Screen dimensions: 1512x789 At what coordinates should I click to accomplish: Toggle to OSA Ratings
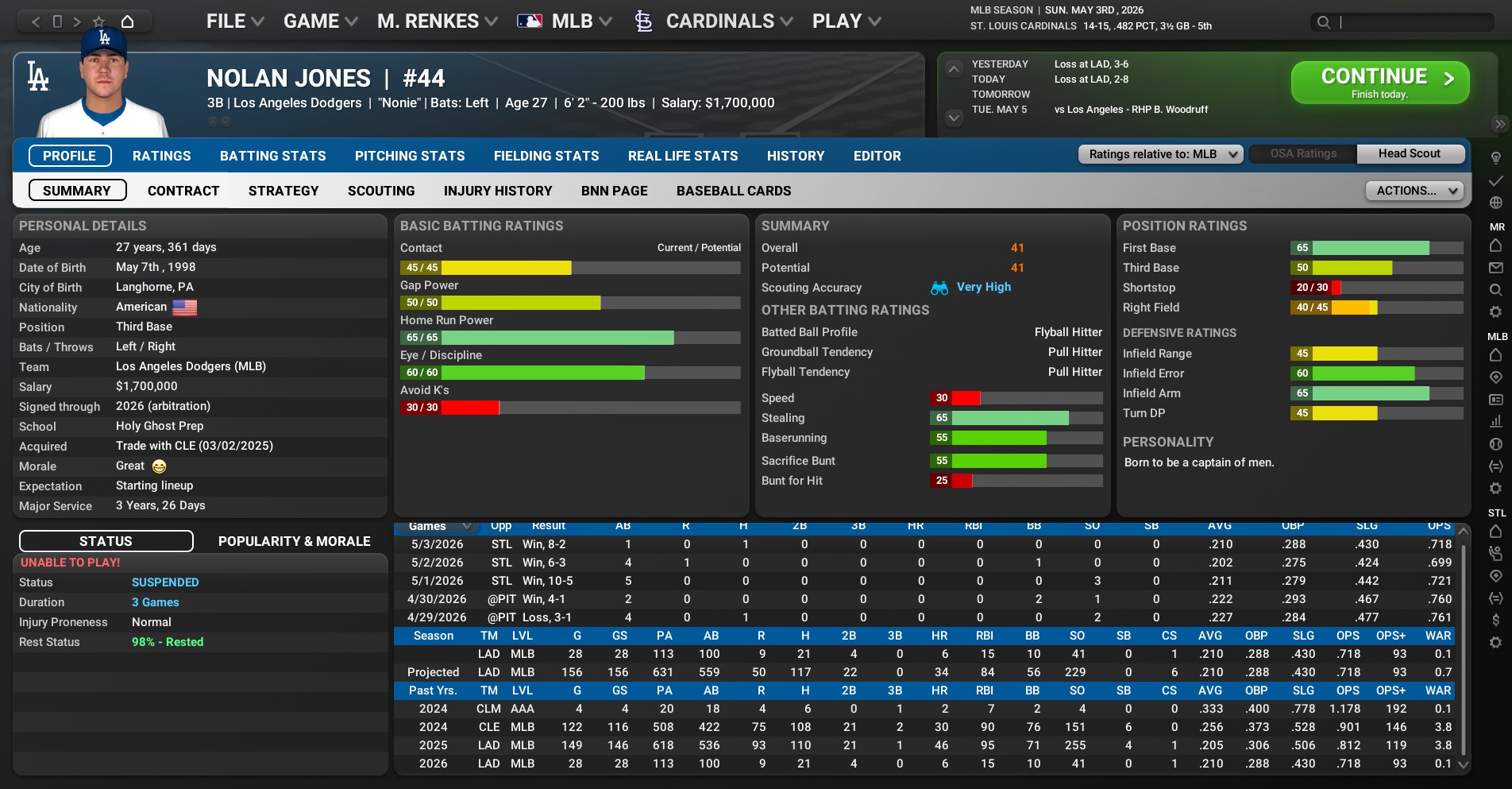click(1302, 154)
